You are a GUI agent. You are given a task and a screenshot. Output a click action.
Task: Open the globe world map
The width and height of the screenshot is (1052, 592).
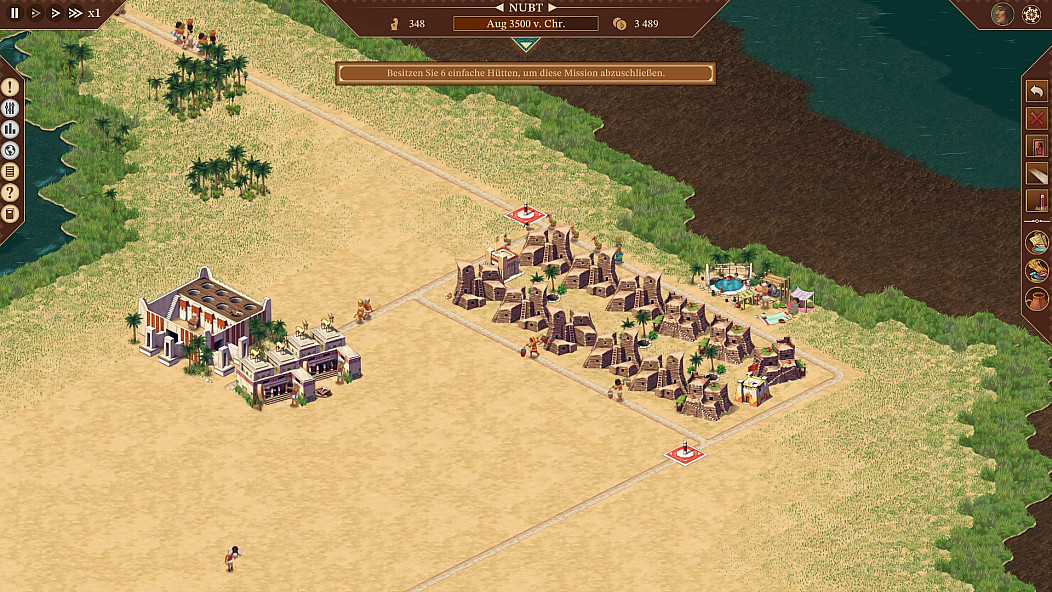(11, 151)
